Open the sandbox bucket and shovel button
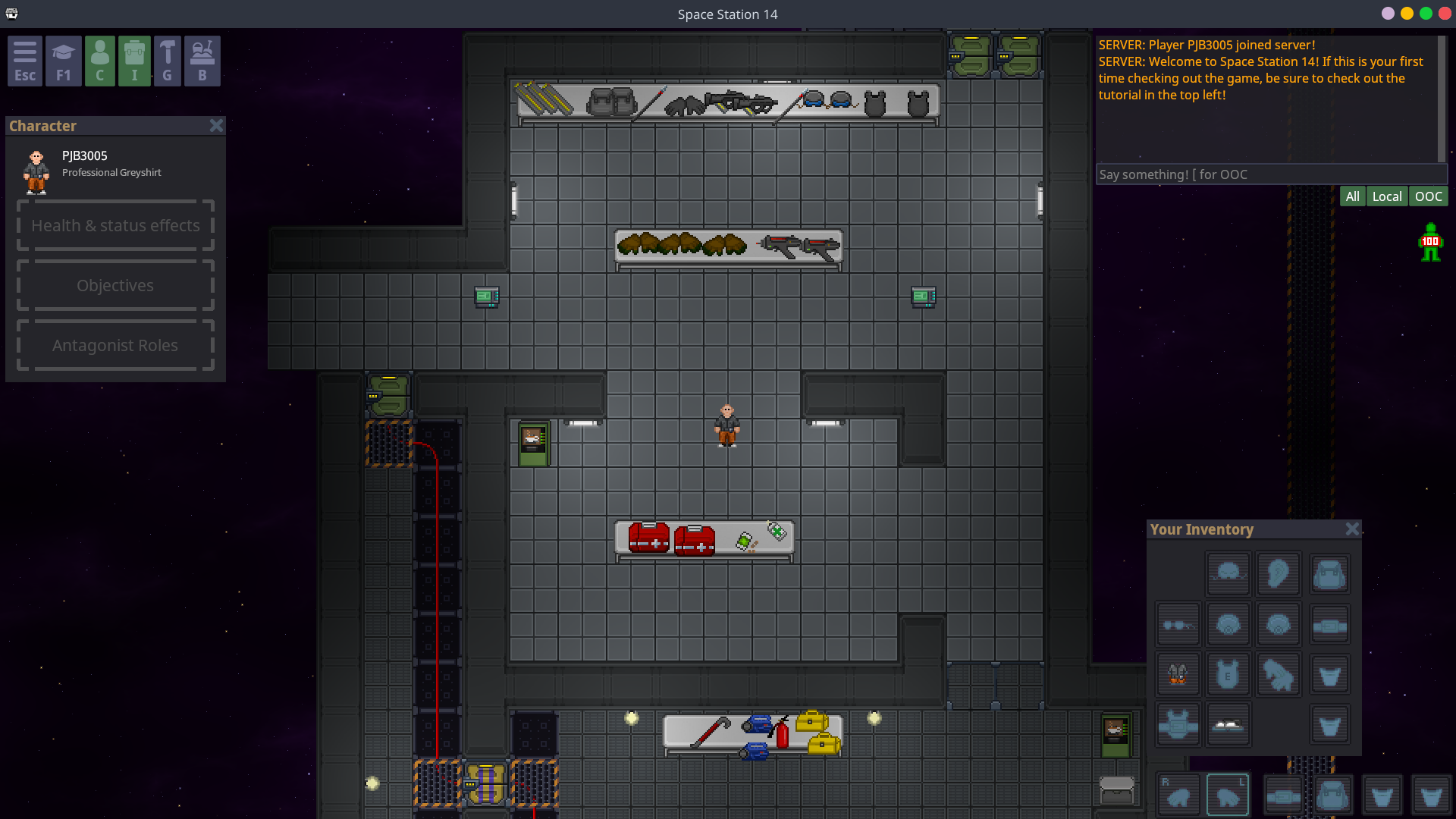Viewport: 1456px width, 819px height. pyautogui.click(x=202, y=61)
